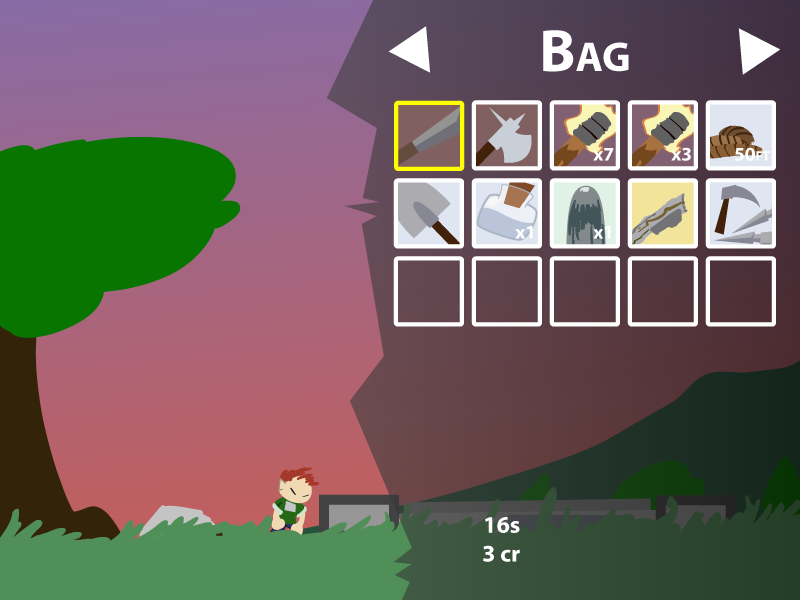This screenshot has height=600, width=800.
Task: Pick the shovel from the bag
Action: [x=429, y=214]
